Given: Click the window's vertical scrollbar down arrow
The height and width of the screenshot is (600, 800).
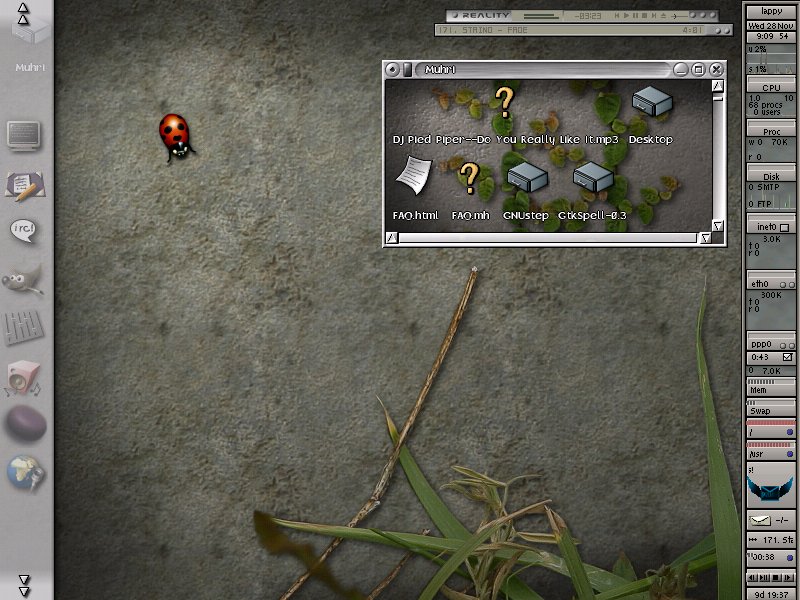Looking at the screenshot, I should (x=718, y=226).
